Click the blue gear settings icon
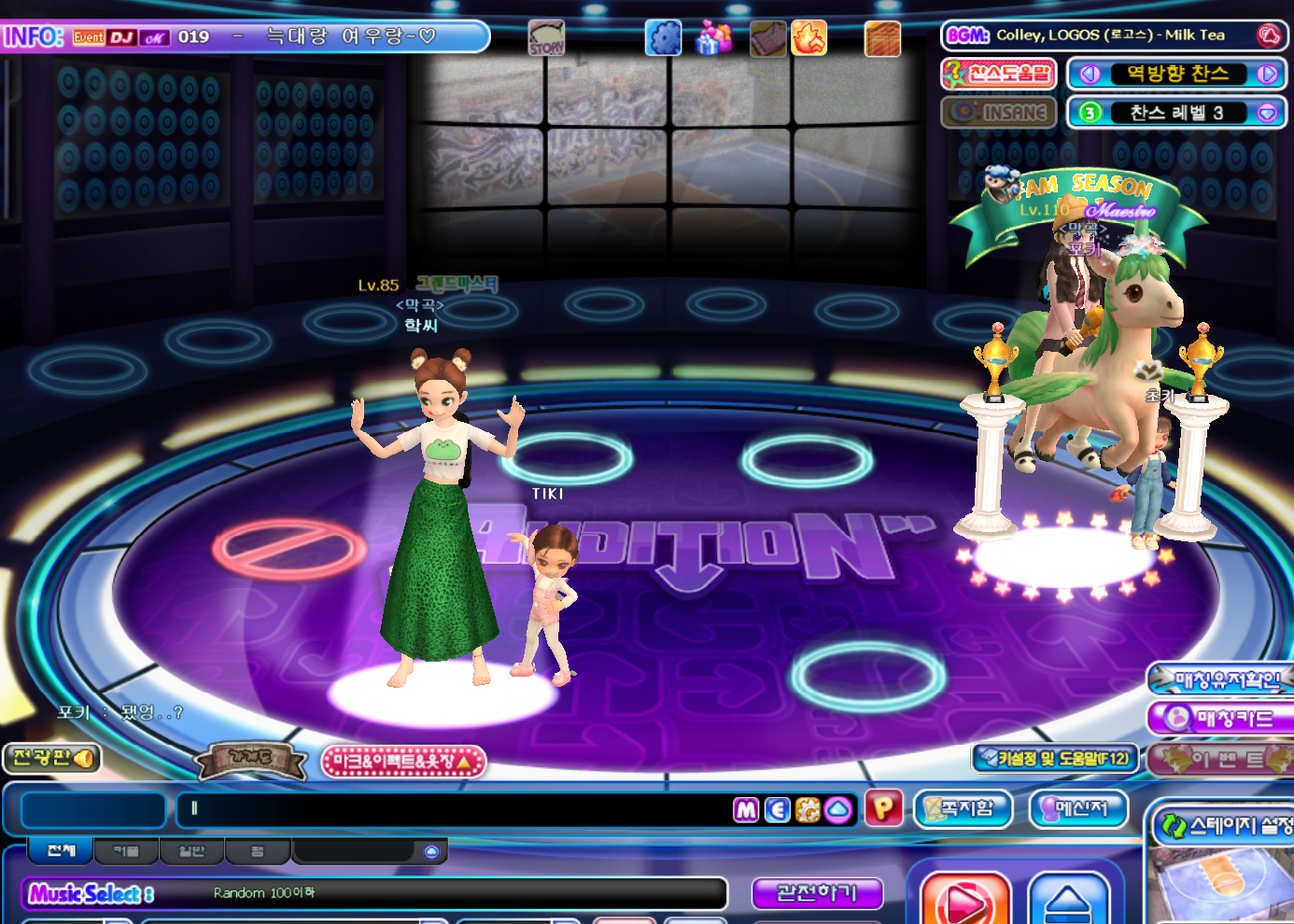Screen dimensions: 1294x924 tap(664, 38)
